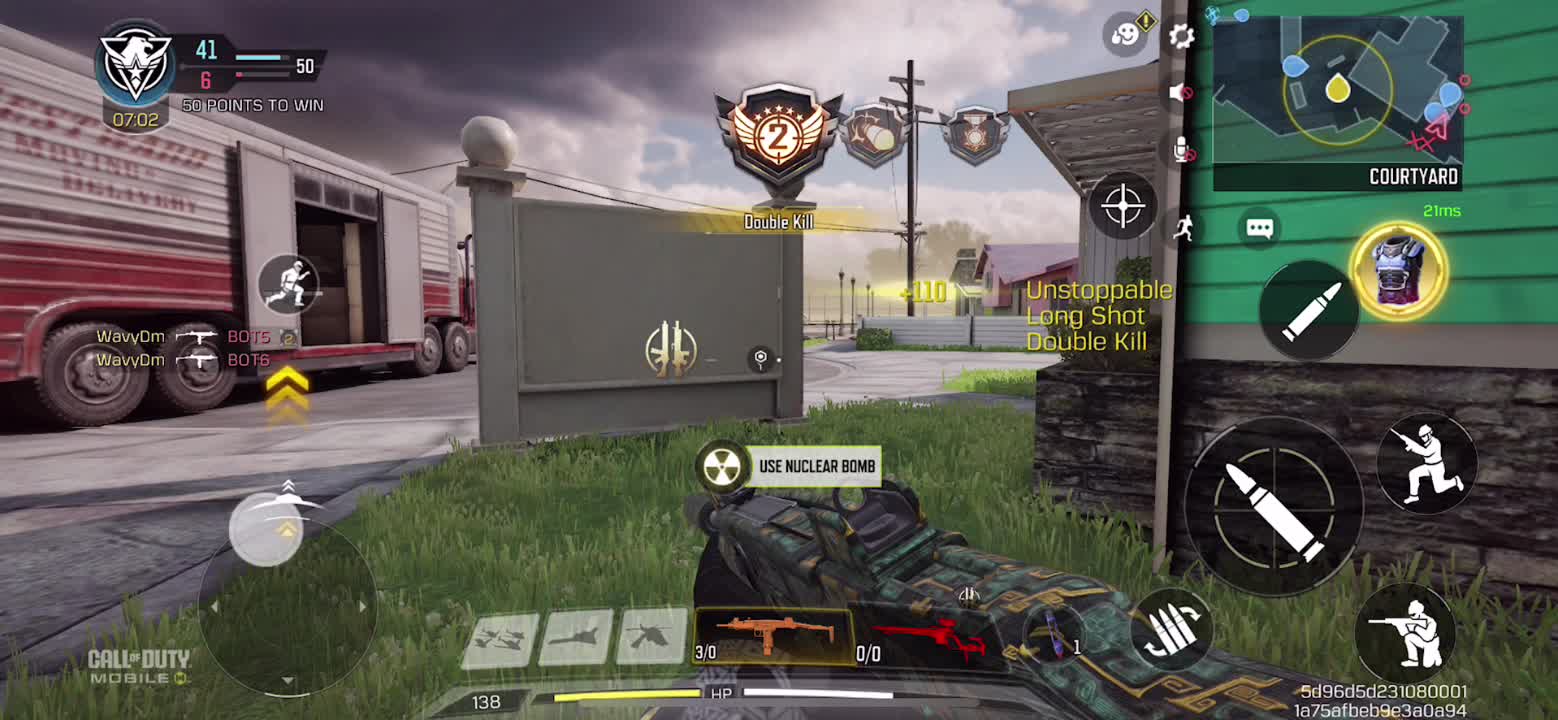This screenshot has height=720, width=1558.
Task: Reload with the bullets reload button
Action: tap(1171, 632)
